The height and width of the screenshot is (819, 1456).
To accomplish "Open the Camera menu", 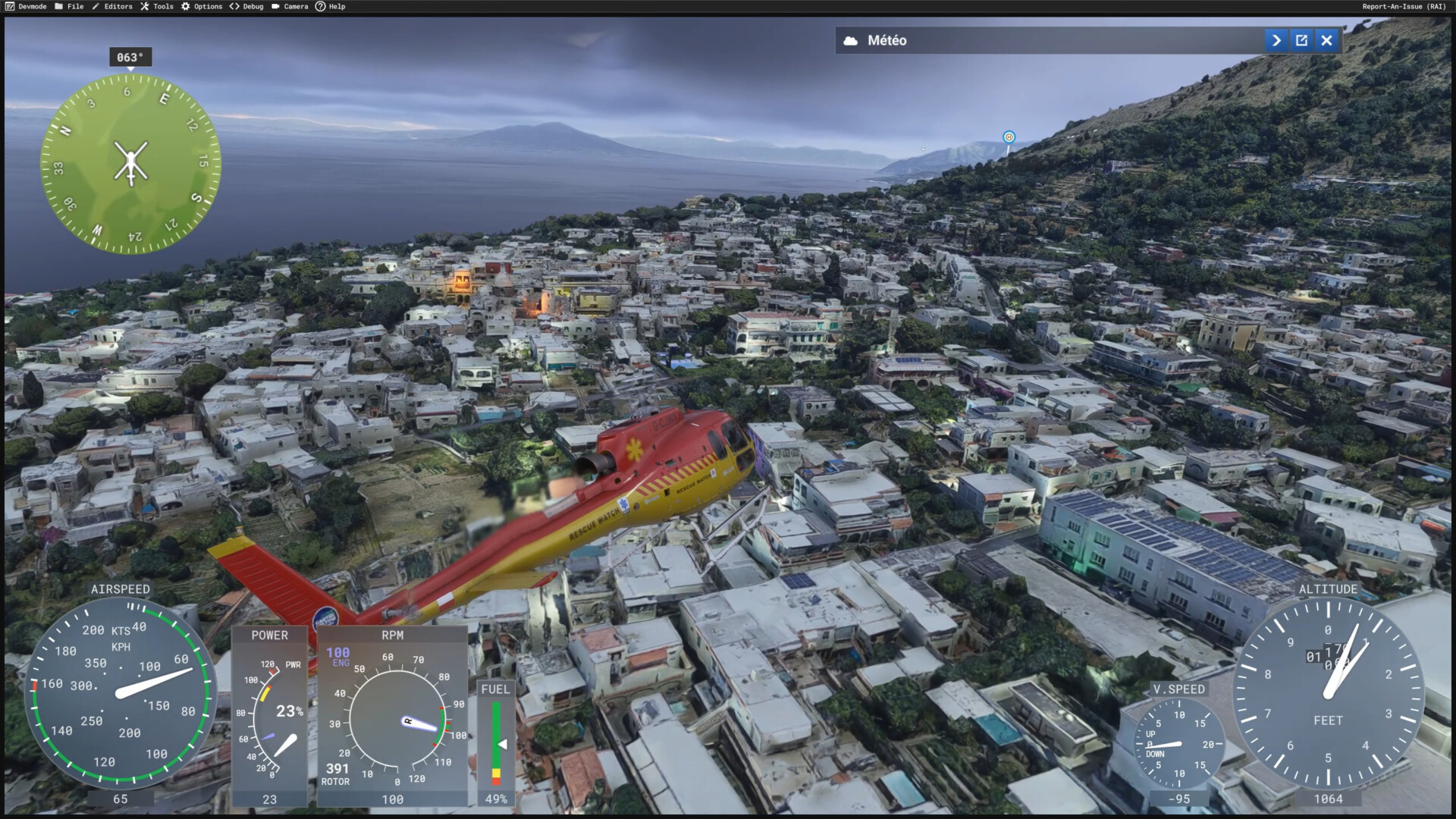I will click(x=290, y=7).
